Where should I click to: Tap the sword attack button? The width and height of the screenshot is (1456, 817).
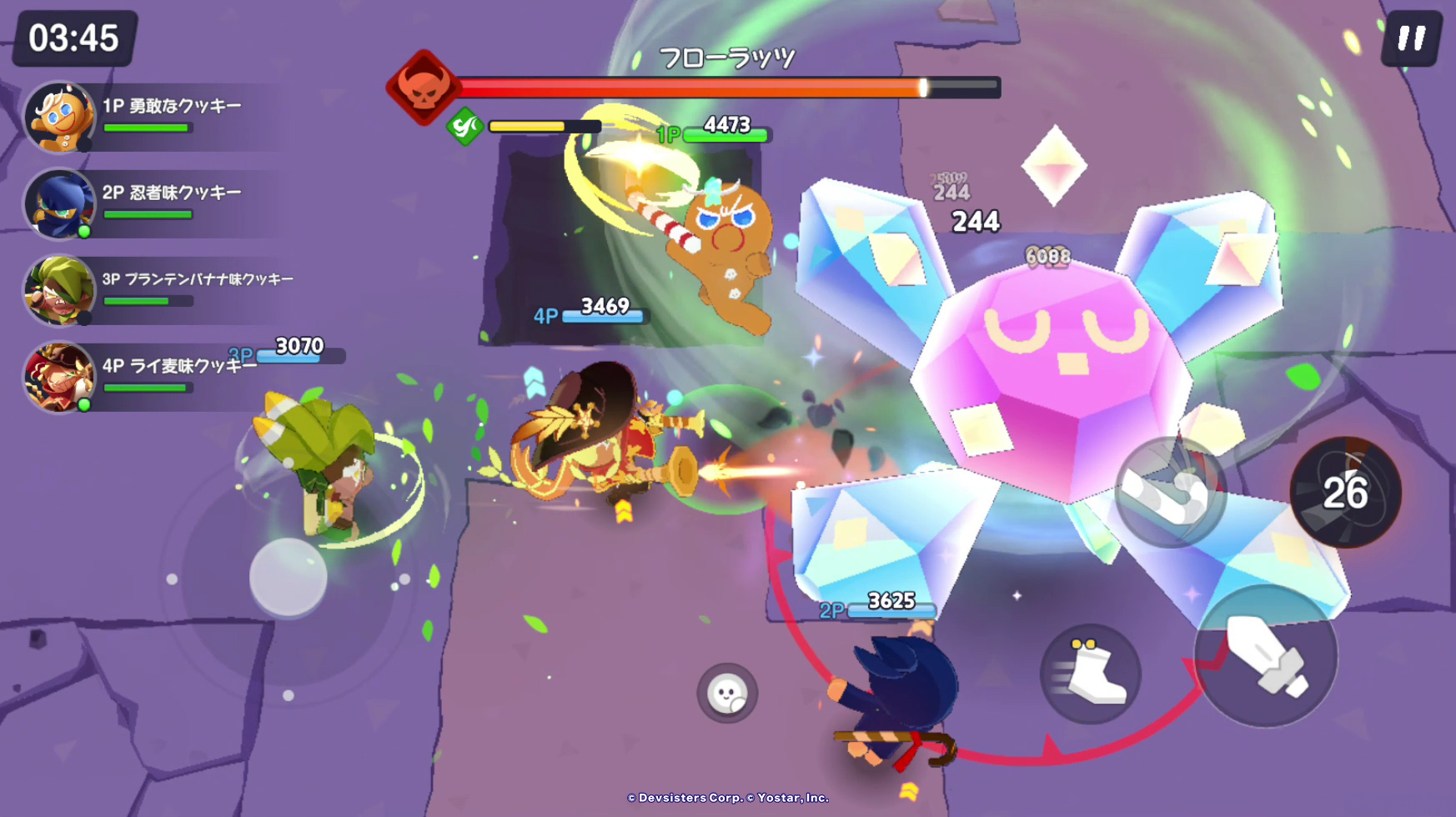click(1265, 657)
